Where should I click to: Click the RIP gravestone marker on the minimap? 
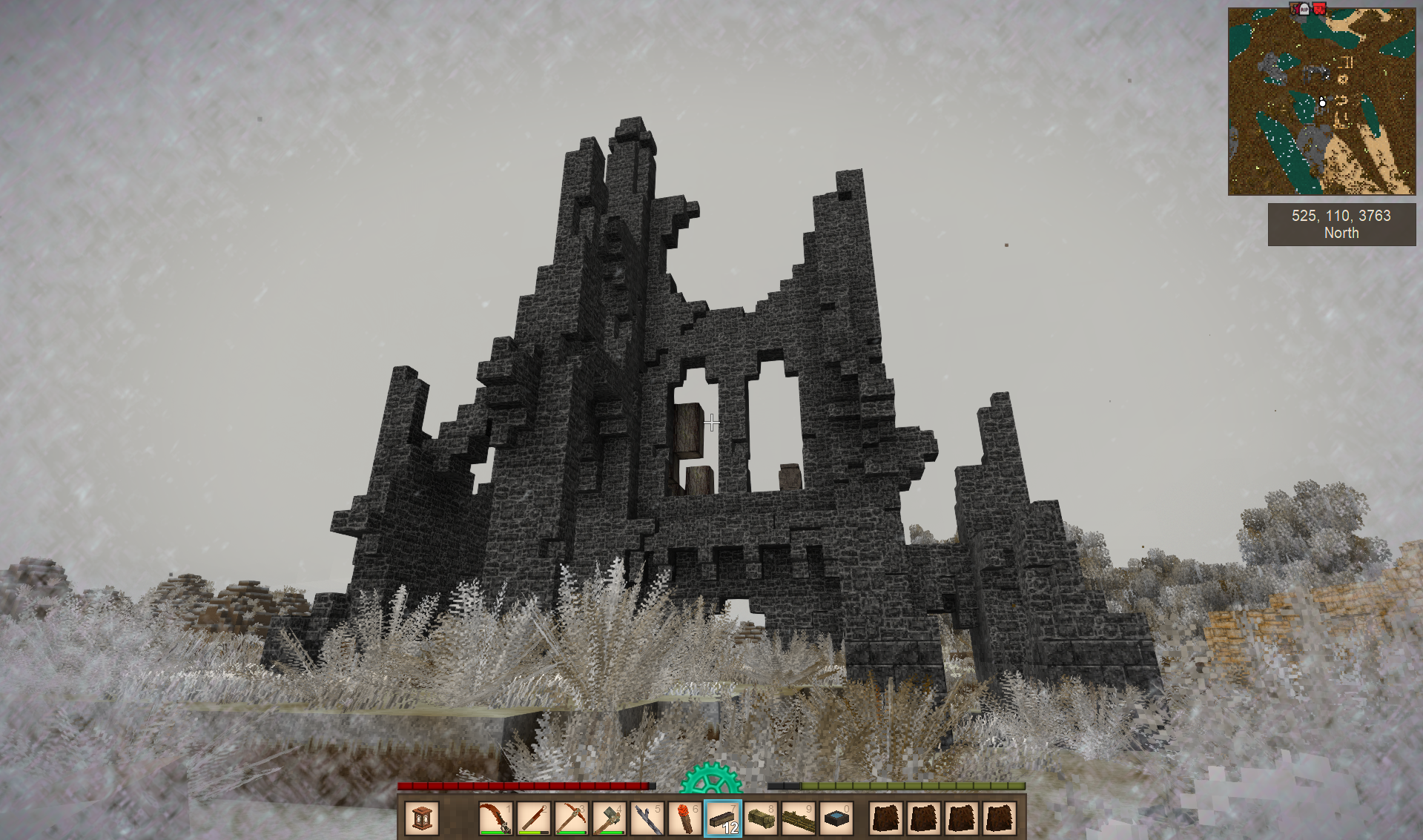click(1304, 9)
